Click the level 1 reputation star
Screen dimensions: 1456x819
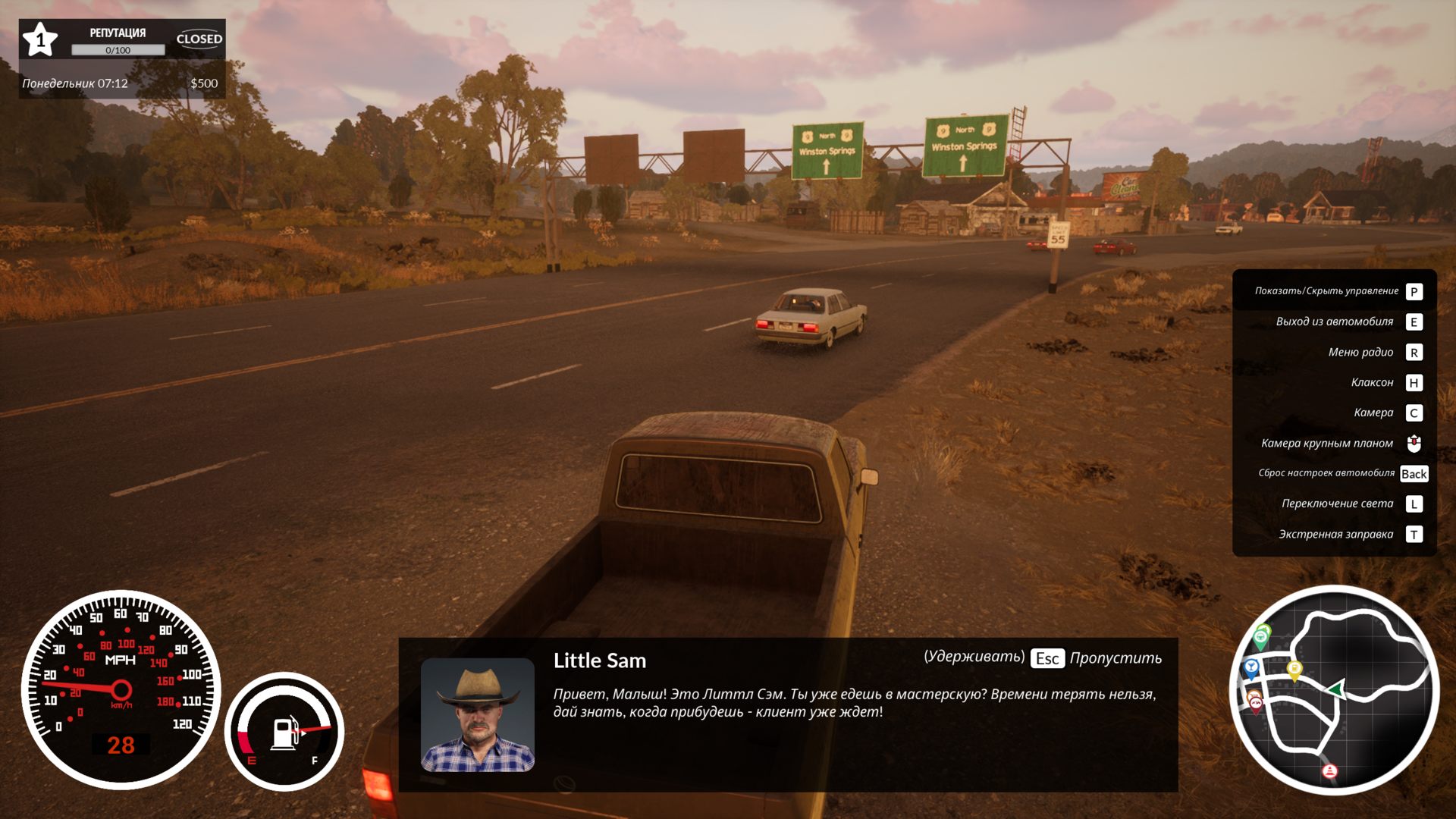pos(40,39)
